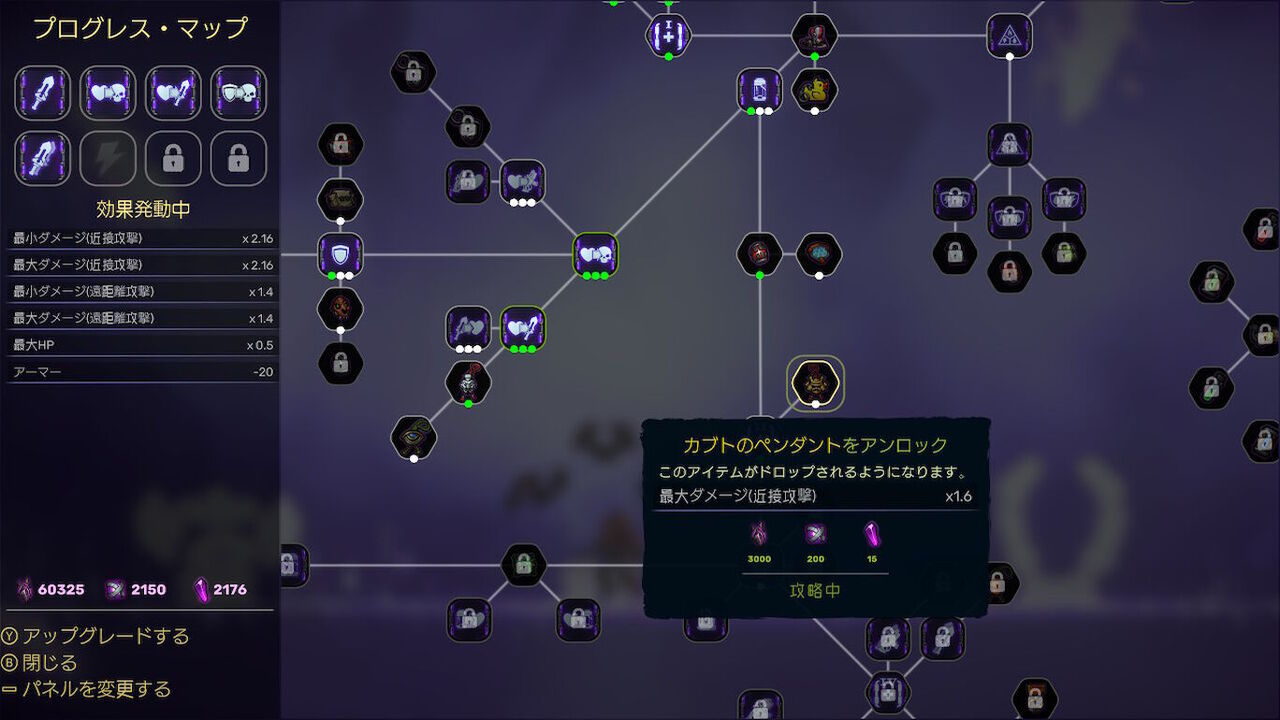Click the cauldron node on the left edge
This screenshot has width=1280, height=720.
pyautogui.click(x=340, y=198)
